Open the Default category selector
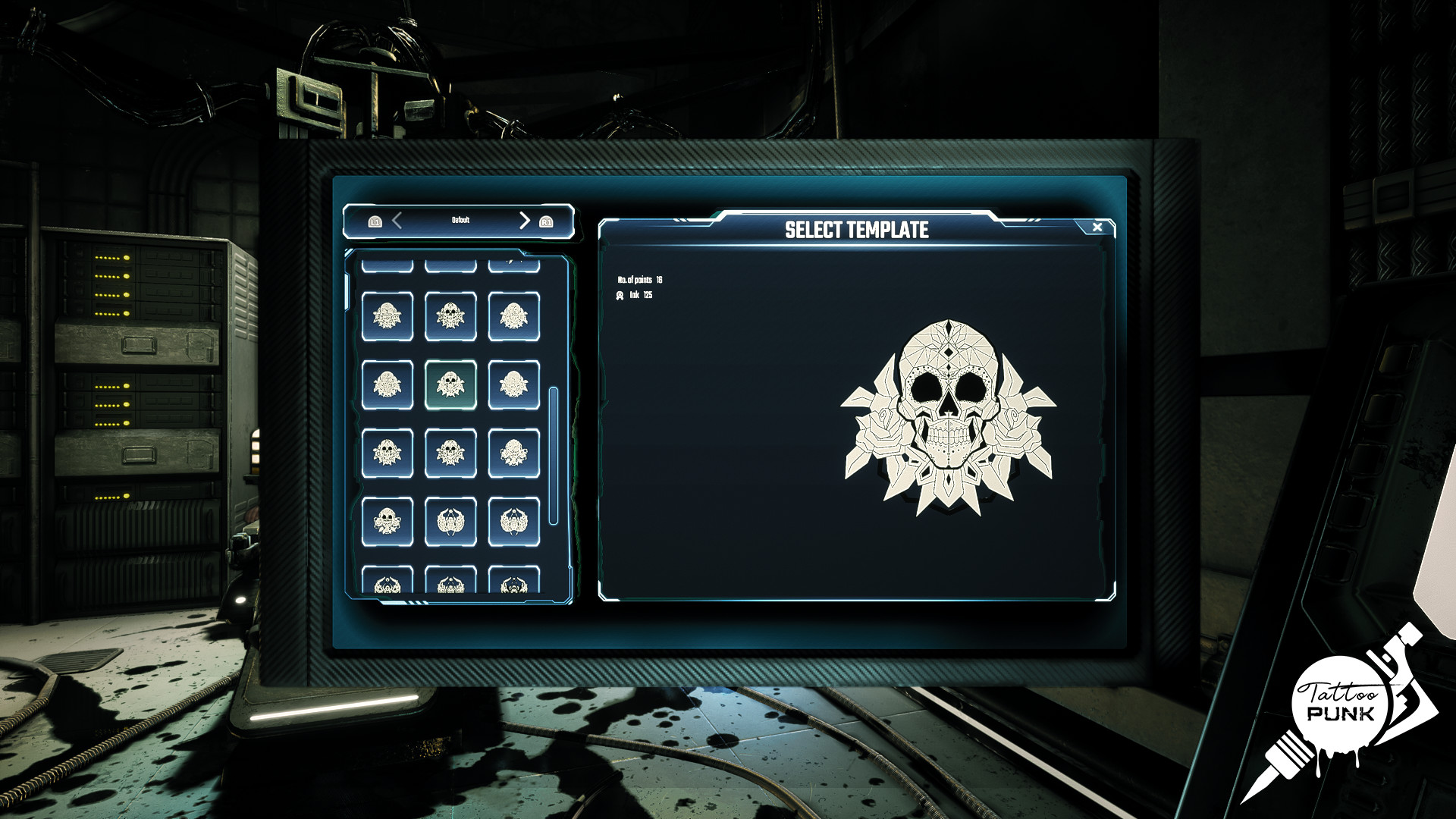The height and width of the screenshot is (819, 1456). click(x=460, y=220)
